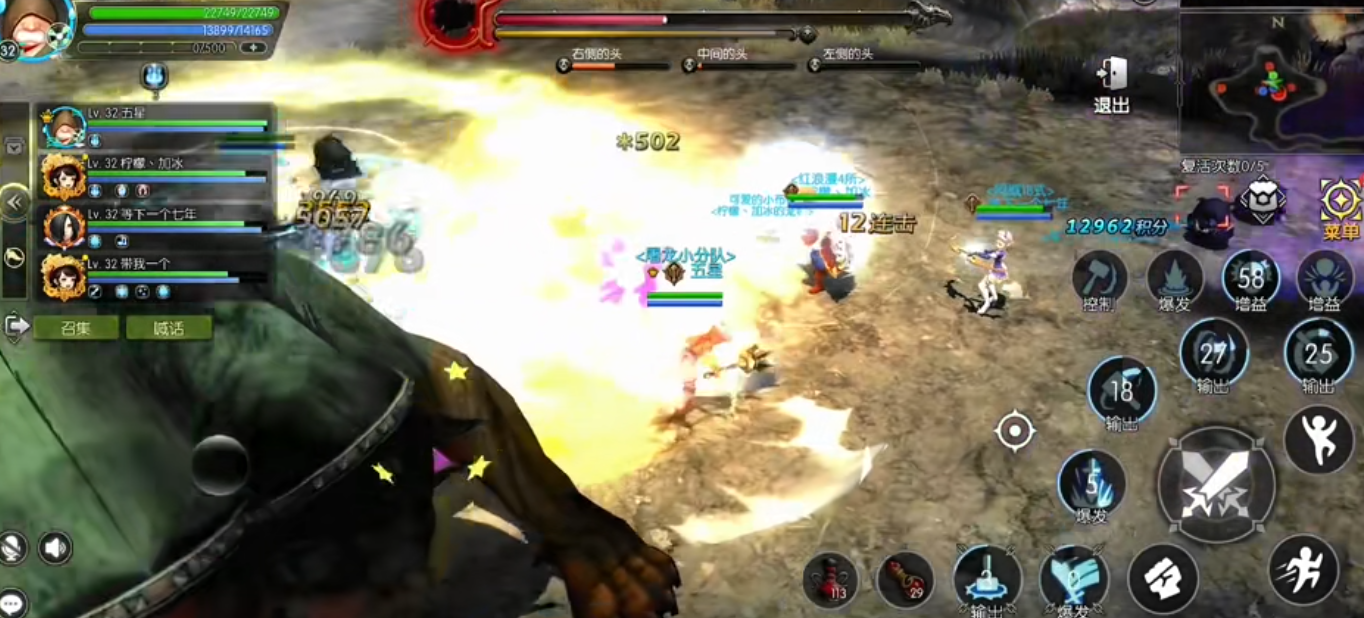Activate the running-figure dash button
1364x618 pixels.
point(1303,569)
